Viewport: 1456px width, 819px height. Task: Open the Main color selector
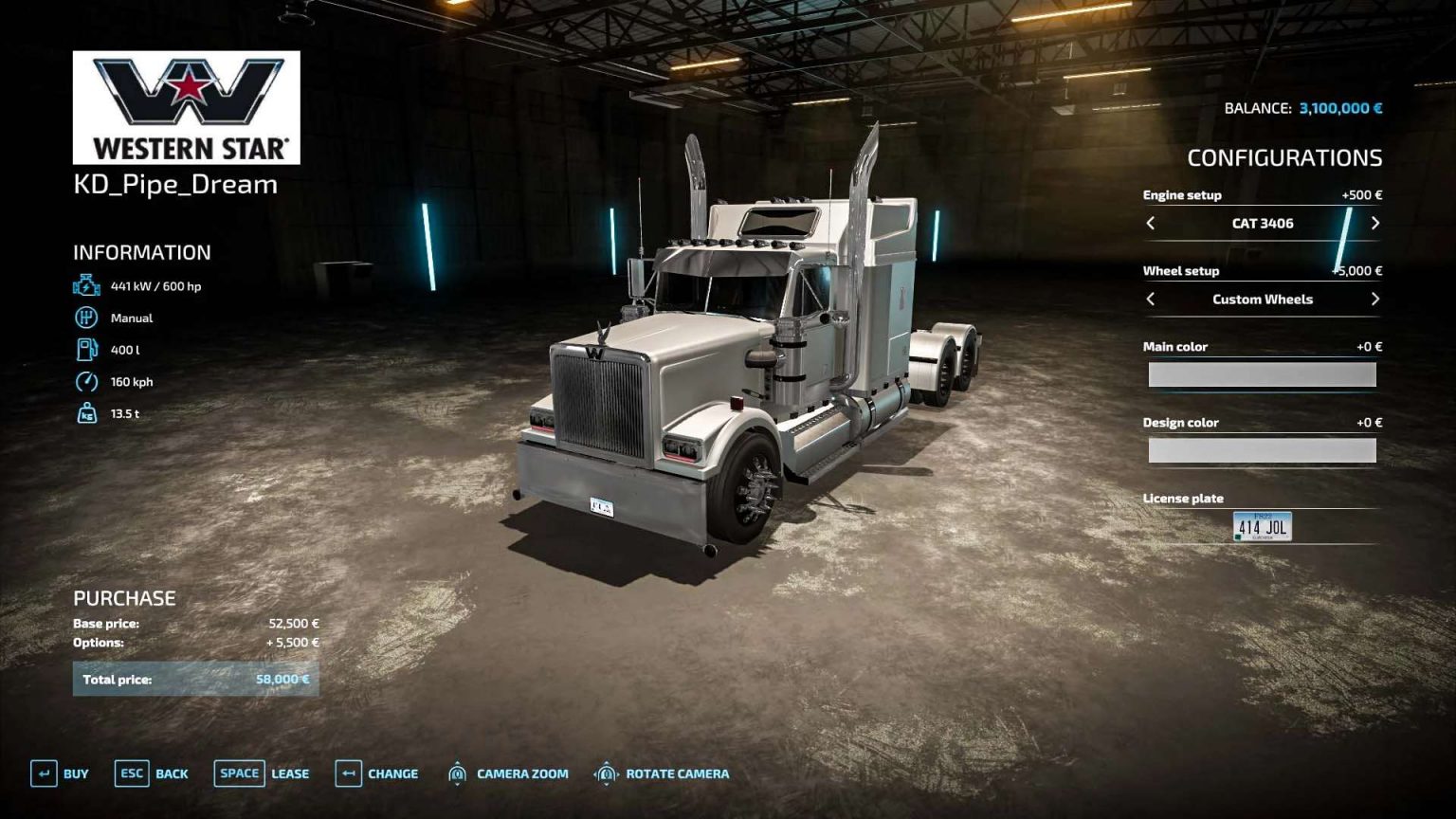click(x=1263, y=373)
